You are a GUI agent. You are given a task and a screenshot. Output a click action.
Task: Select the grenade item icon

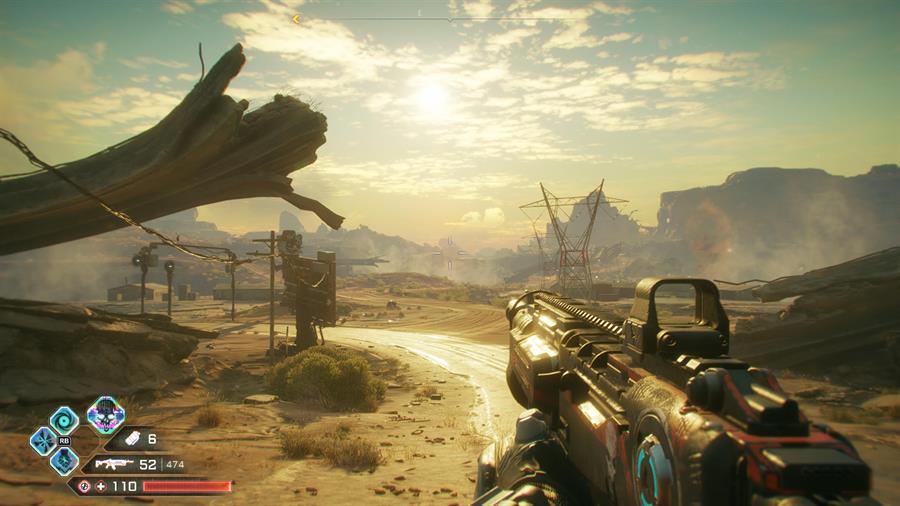coord(129,439)
